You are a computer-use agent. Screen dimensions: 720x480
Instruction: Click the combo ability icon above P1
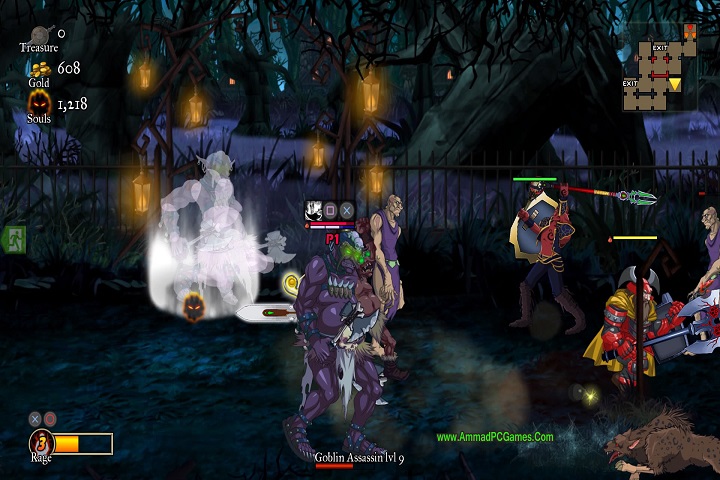(313, 210)
